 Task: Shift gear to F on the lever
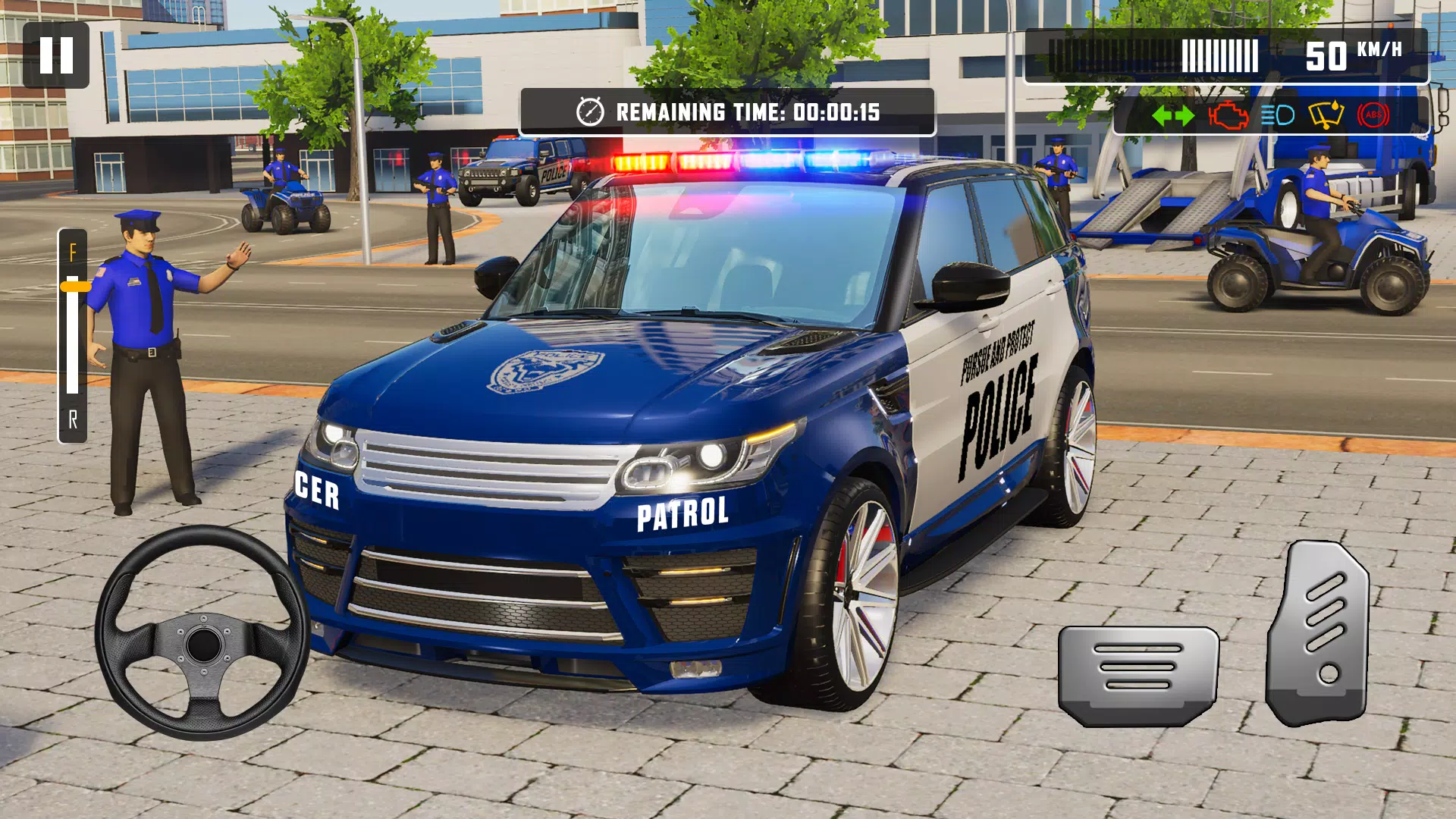point(73,253)
